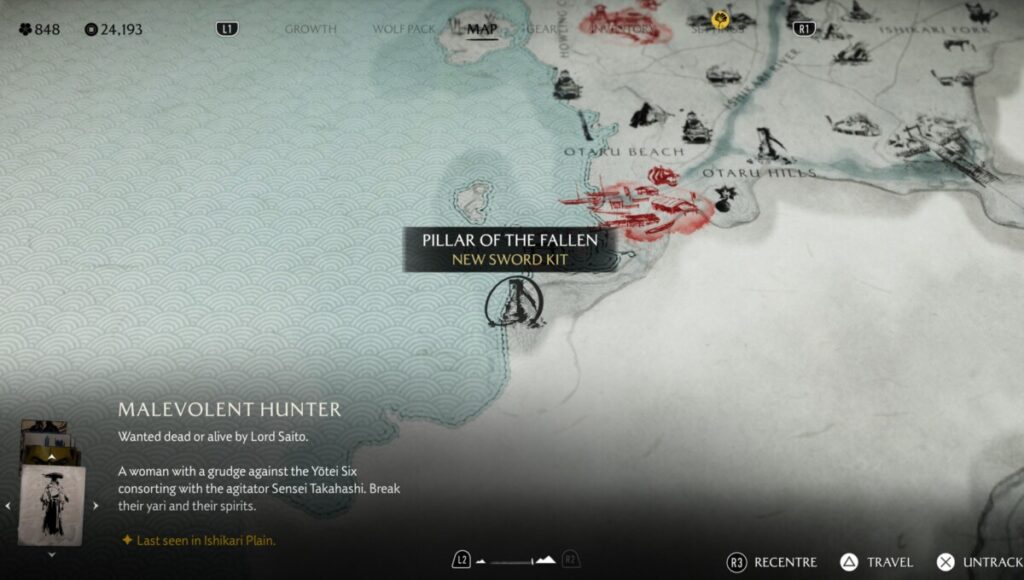Show the previous card with the left arrow

(8, 506)
